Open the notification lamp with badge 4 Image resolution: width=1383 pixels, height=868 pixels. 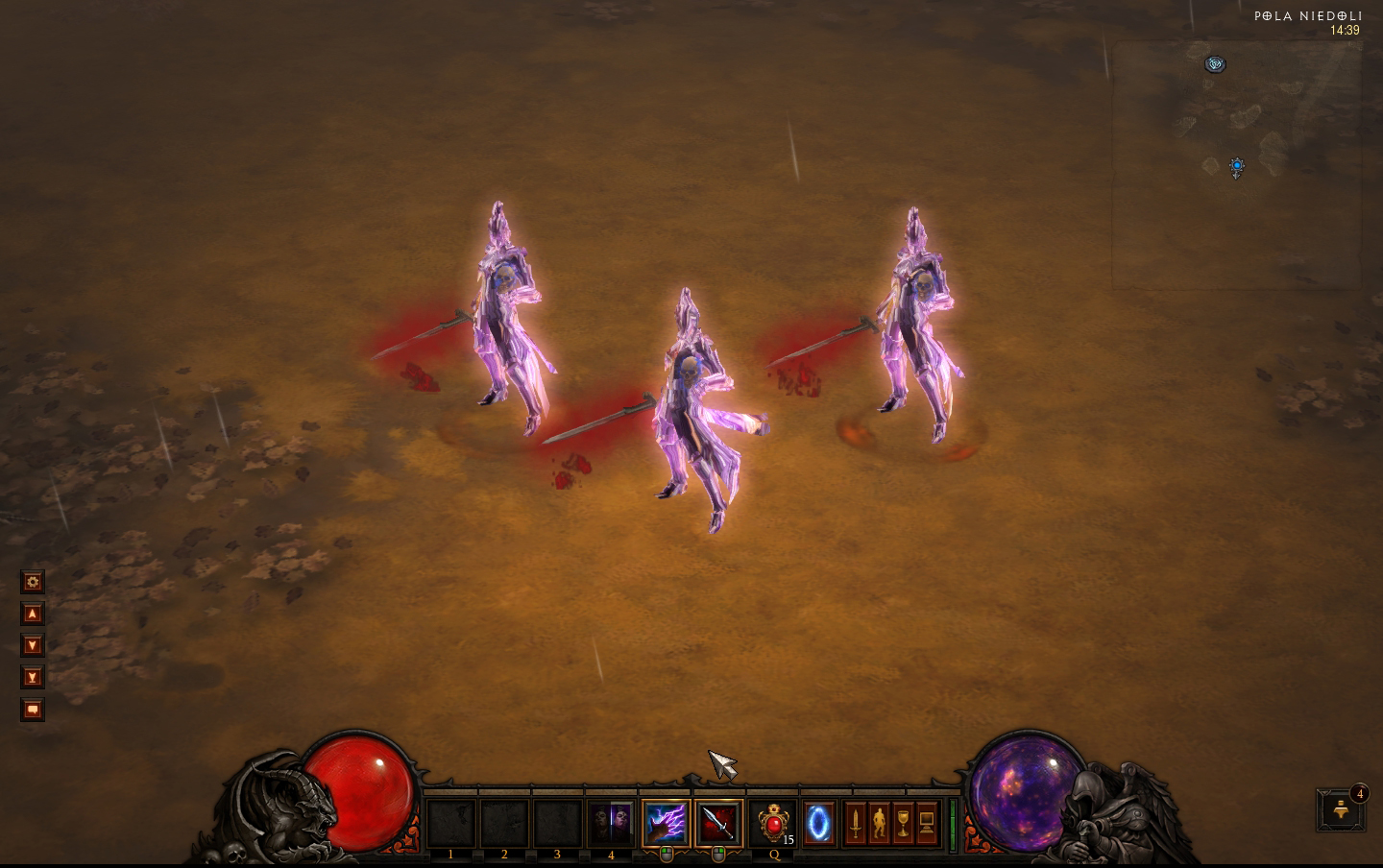coord(1341,811)
